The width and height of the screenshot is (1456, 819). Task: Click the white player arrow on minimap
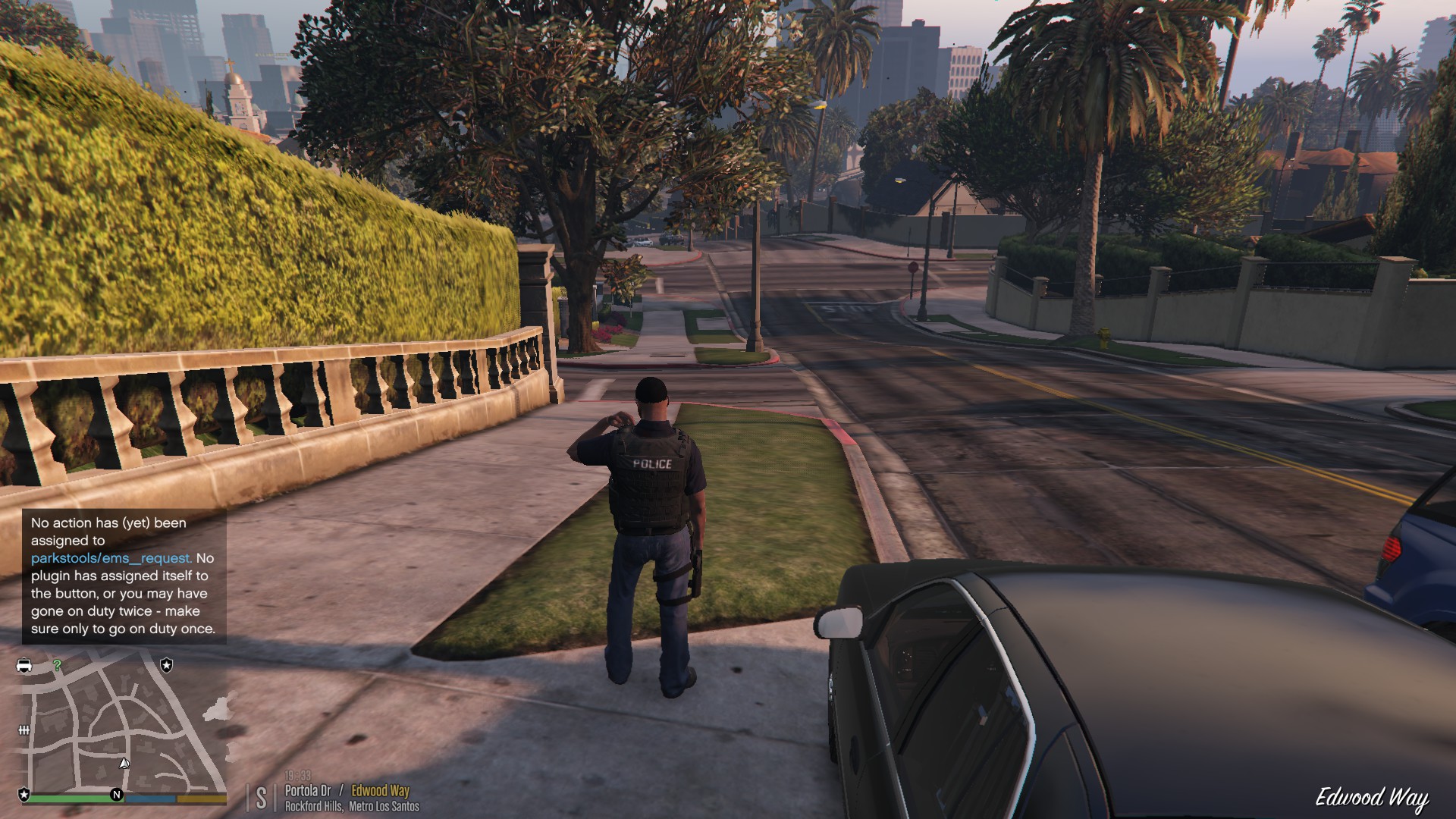pos(124,763)
